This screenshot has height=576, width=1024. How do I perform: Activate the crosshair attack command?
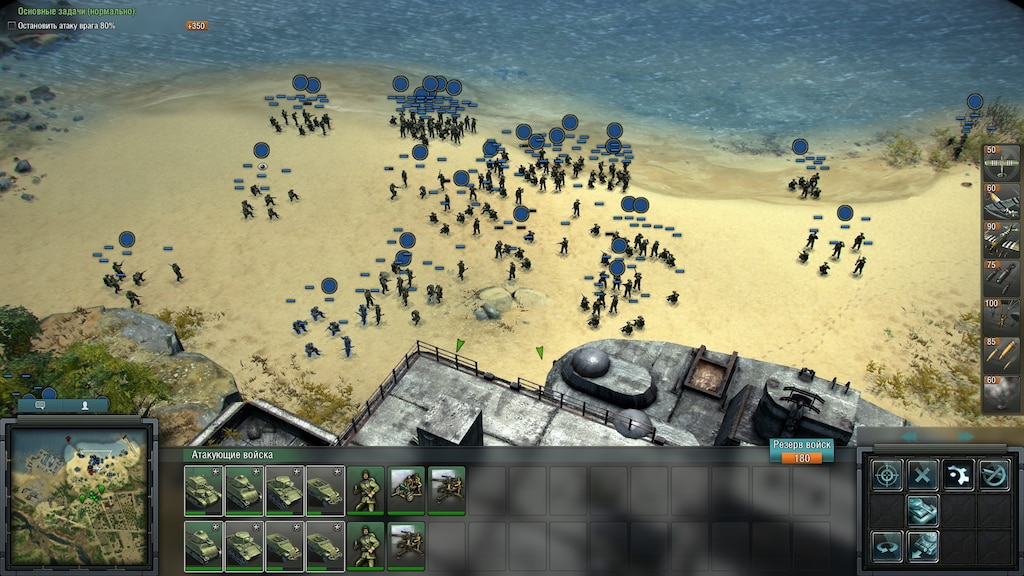pos(886,475)
